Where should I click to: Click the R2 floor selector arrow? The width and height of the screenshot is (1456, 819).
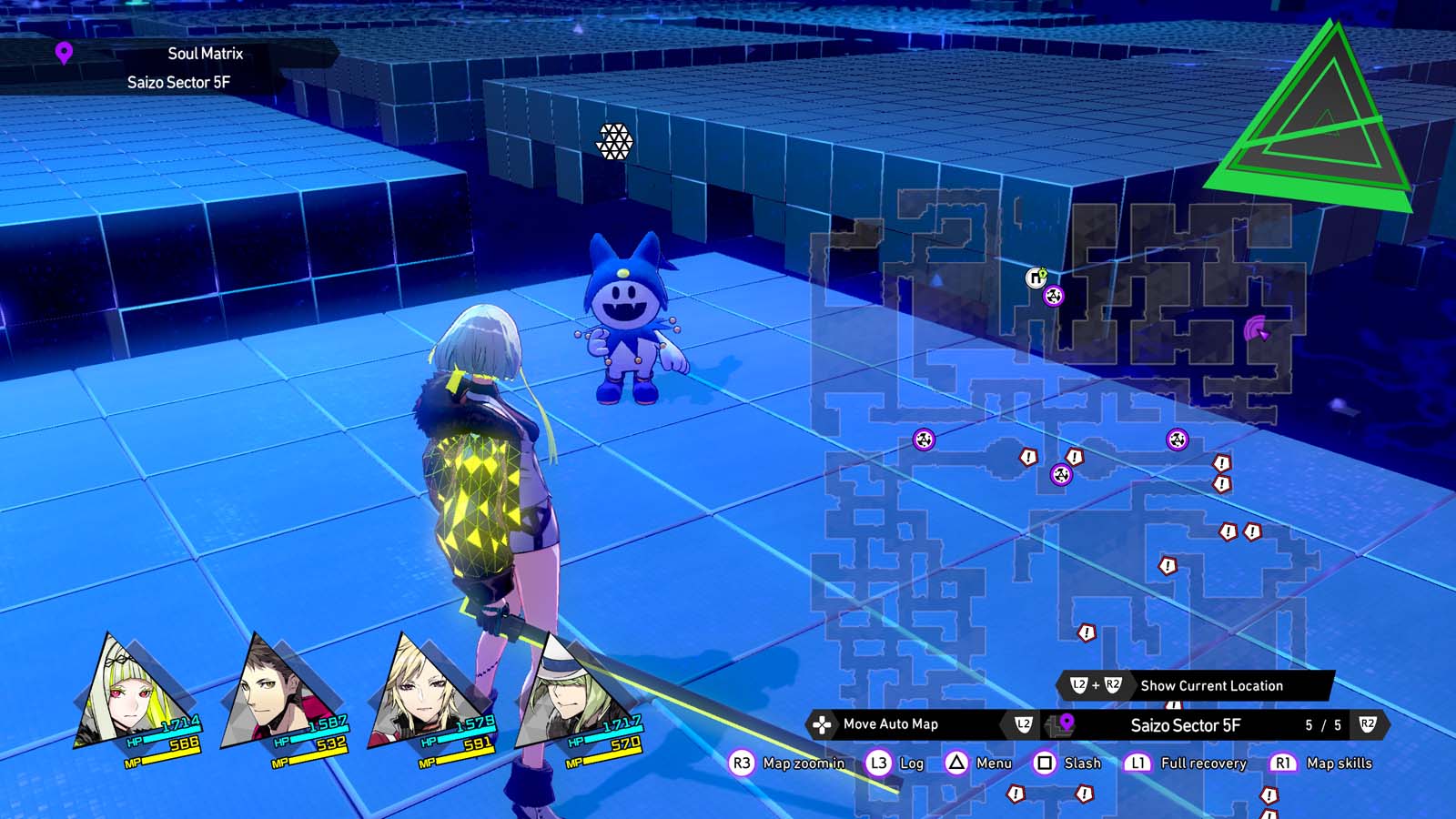1366,725
